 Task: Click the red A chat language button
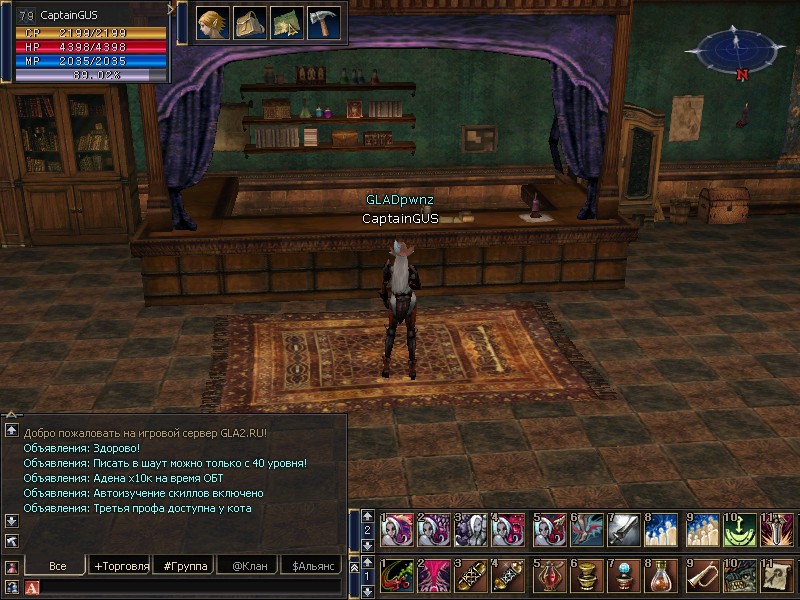pyautogui.click(x=32, y=587)
